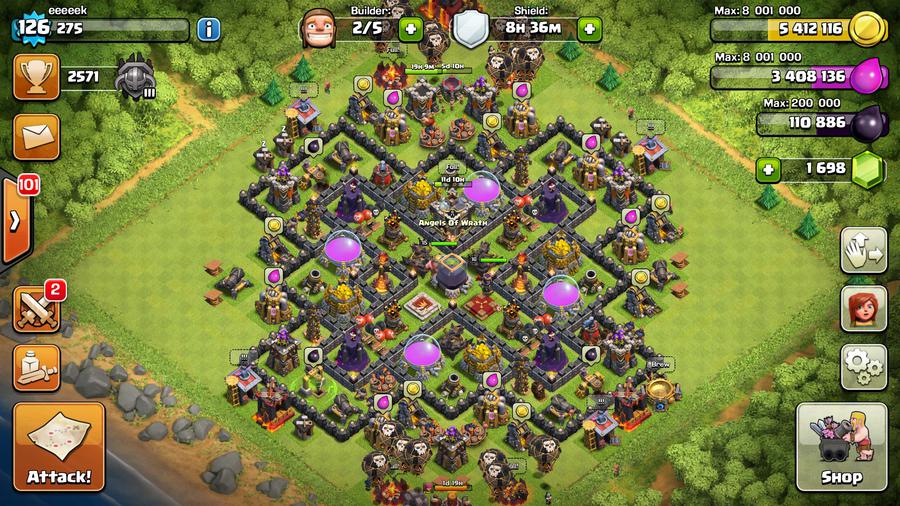Add a builder with the plus button
The width and height of the screenshot is (900, 506).
(409, 29)
